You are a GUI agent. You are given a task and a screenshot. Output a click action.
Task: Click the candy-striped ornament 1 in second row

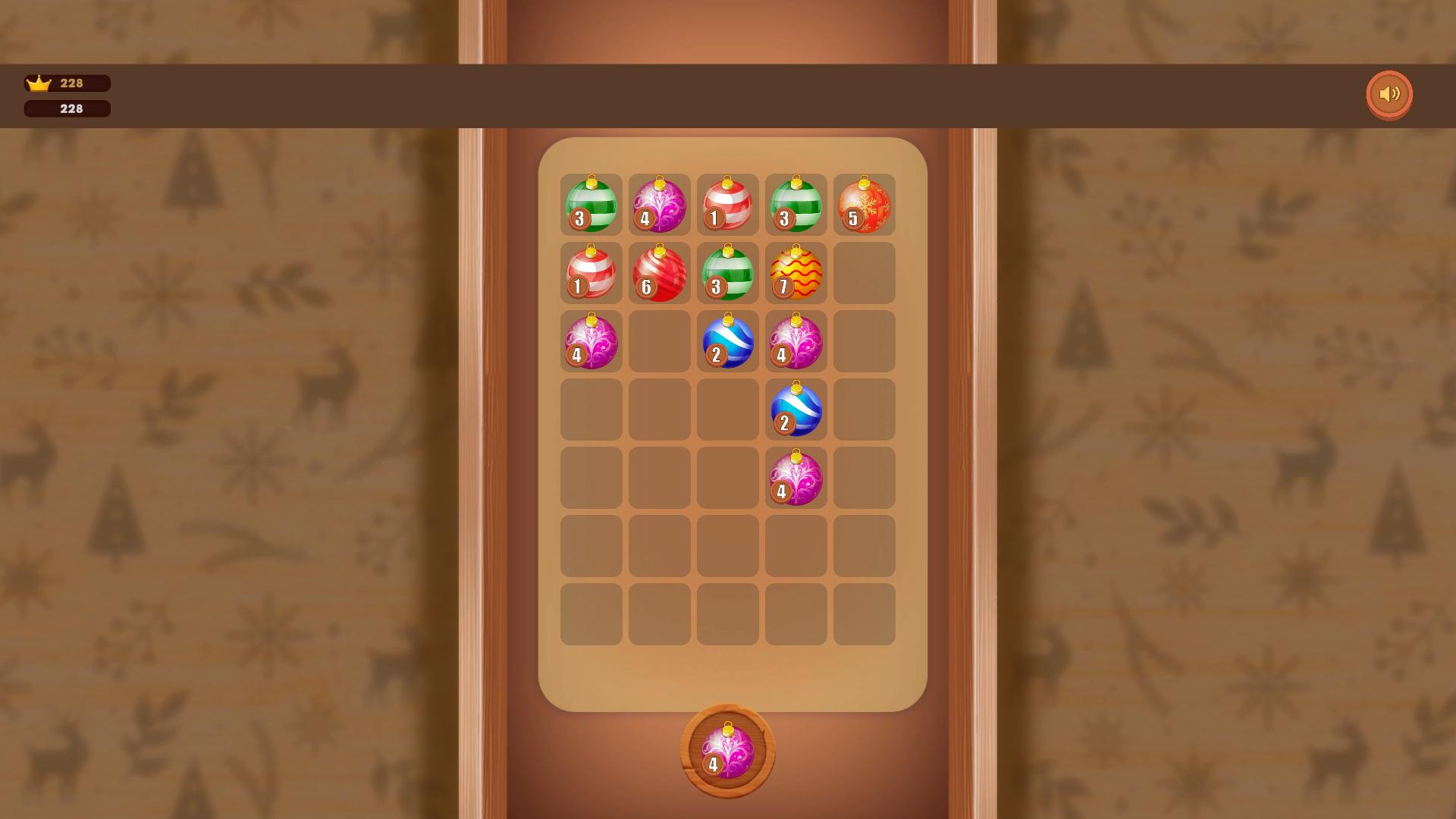[591, 273]
